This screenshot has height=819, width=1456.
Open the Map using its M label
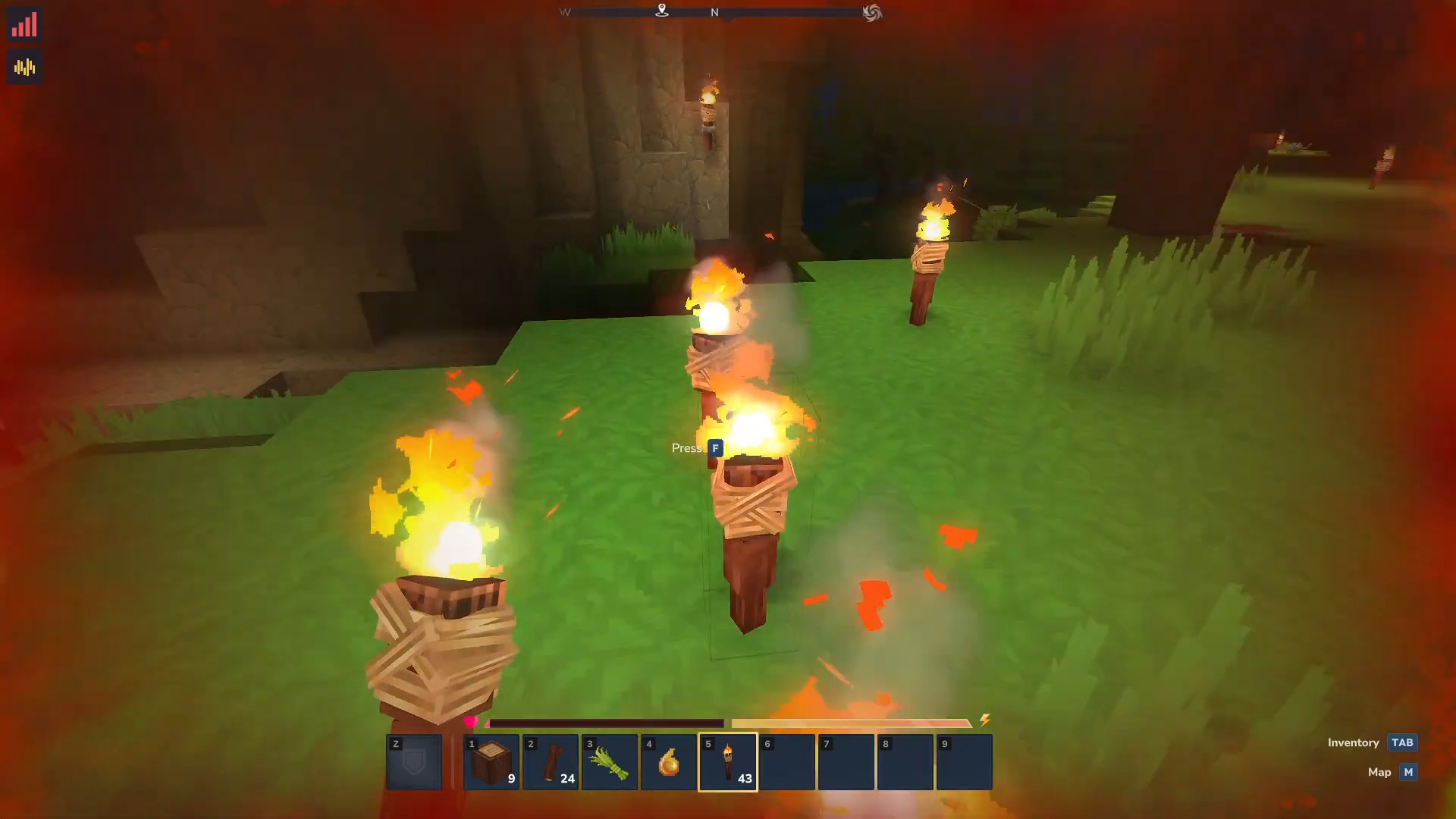click(x=1408, y=772)
